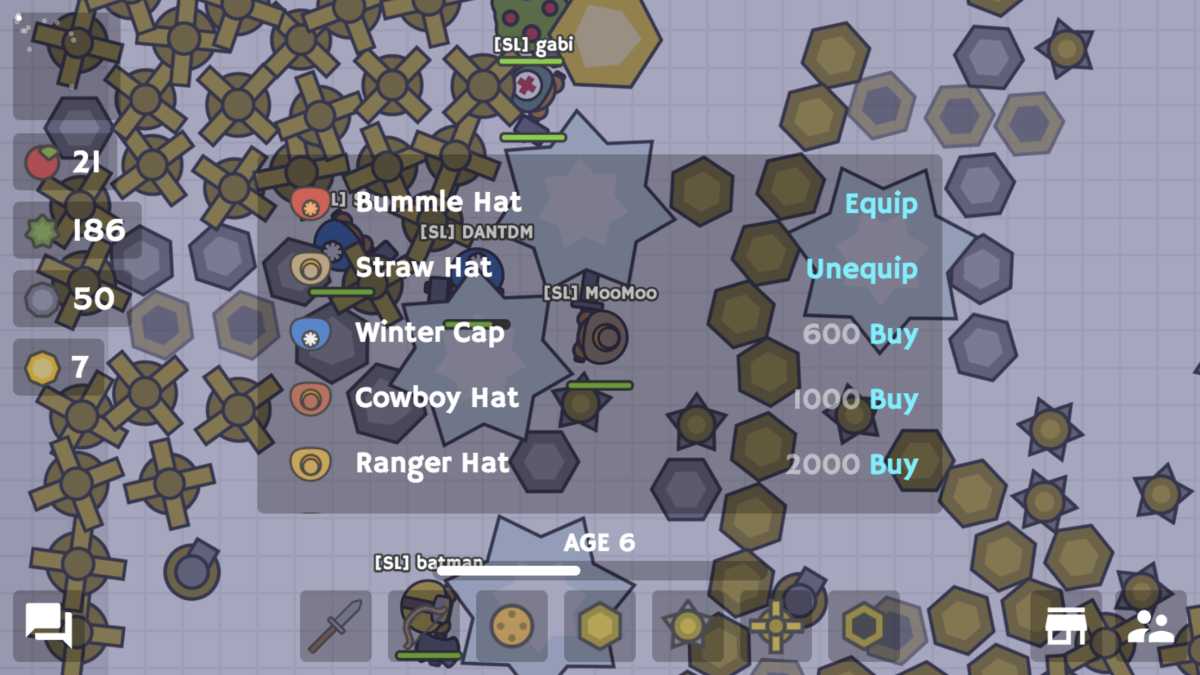Equip the Bummle Hat
Screen dimensions: 1200x675
tap(880, 204)
